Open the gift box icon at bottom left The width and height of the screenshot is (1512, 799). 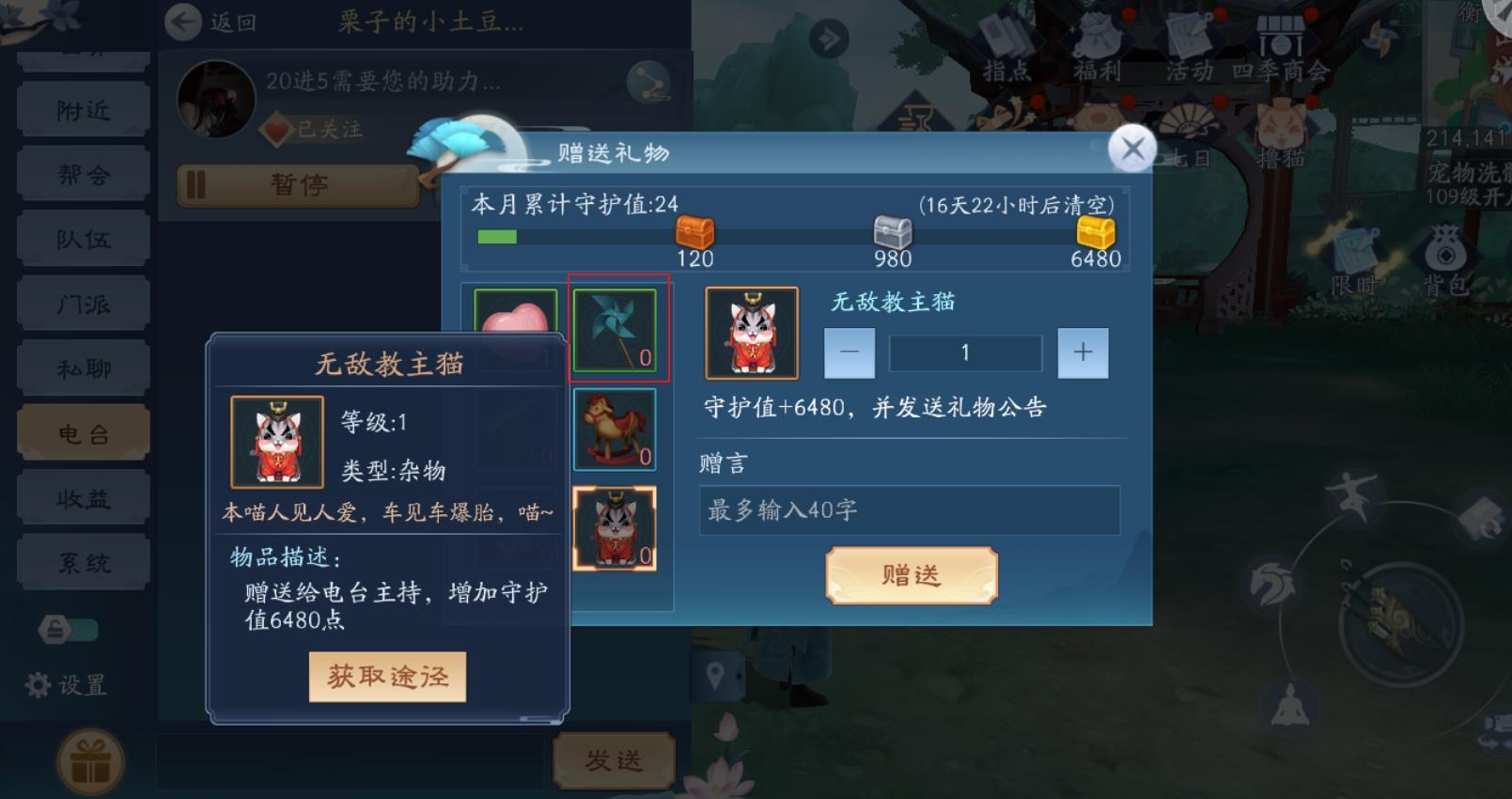[x=89, y=761]
